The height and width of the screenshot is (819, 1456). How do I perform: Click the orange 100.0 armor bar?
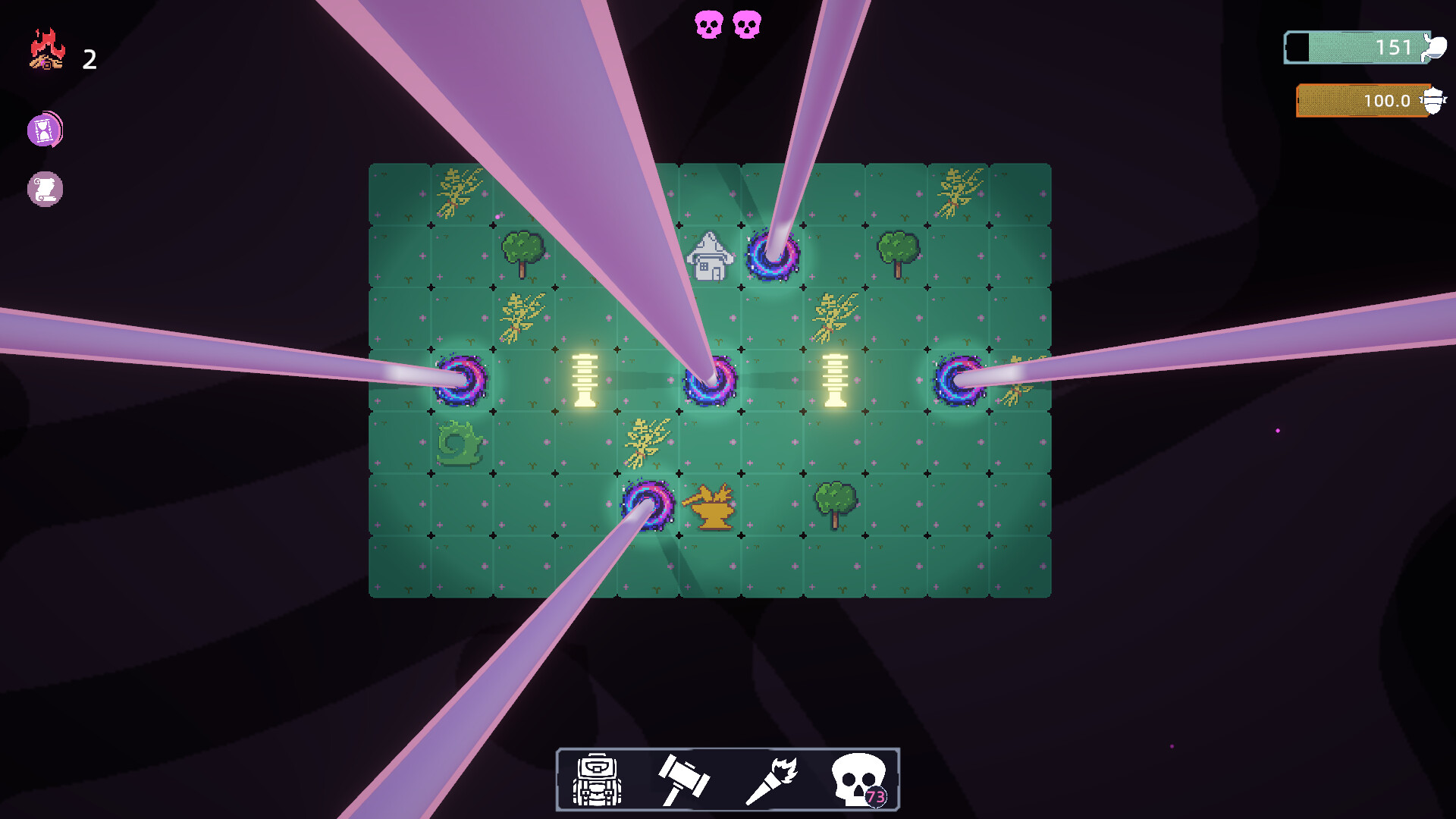[1361, 99]
